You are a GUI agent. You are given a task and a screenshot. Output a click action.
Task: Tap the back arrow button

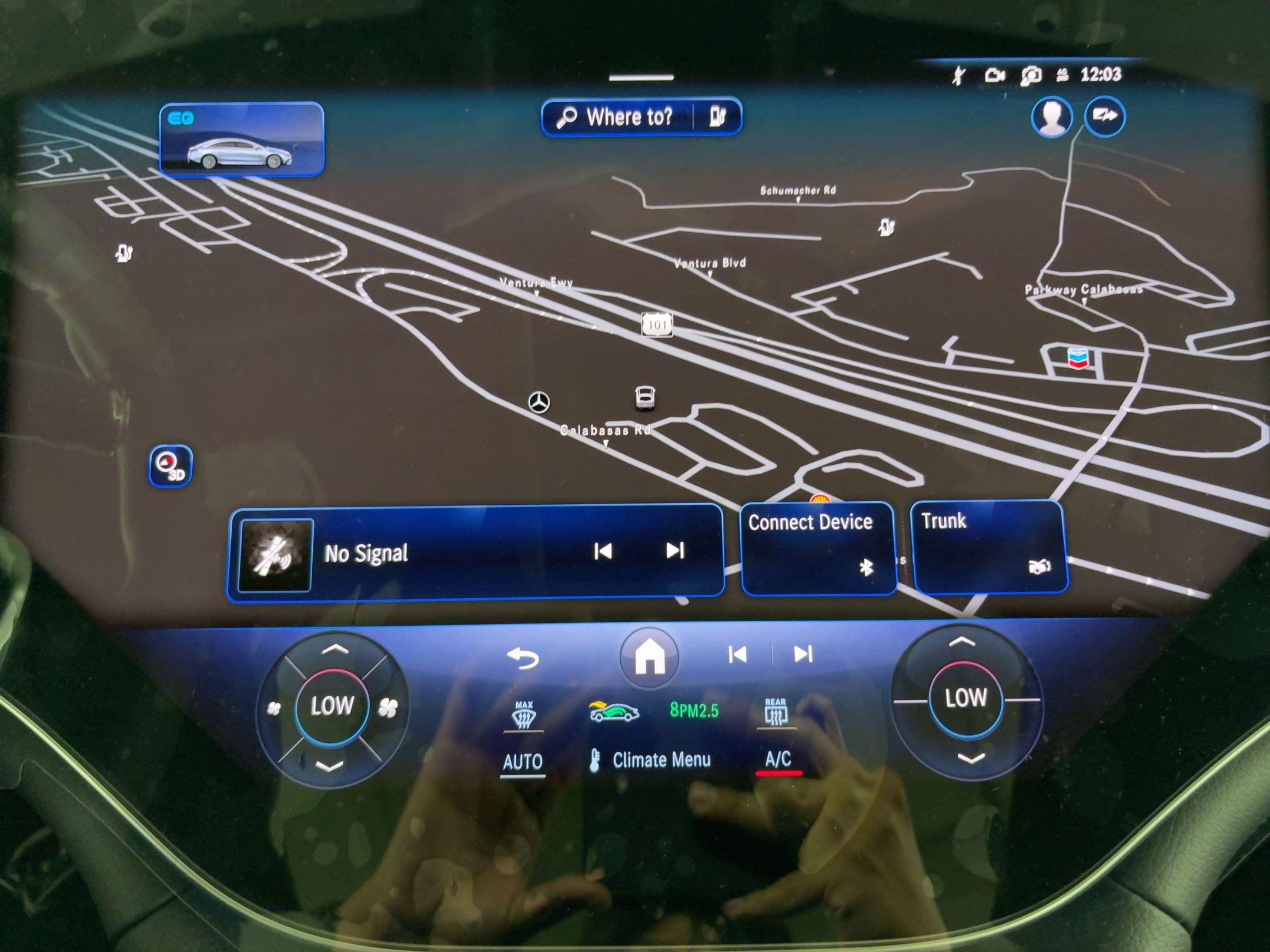(523, 658)
